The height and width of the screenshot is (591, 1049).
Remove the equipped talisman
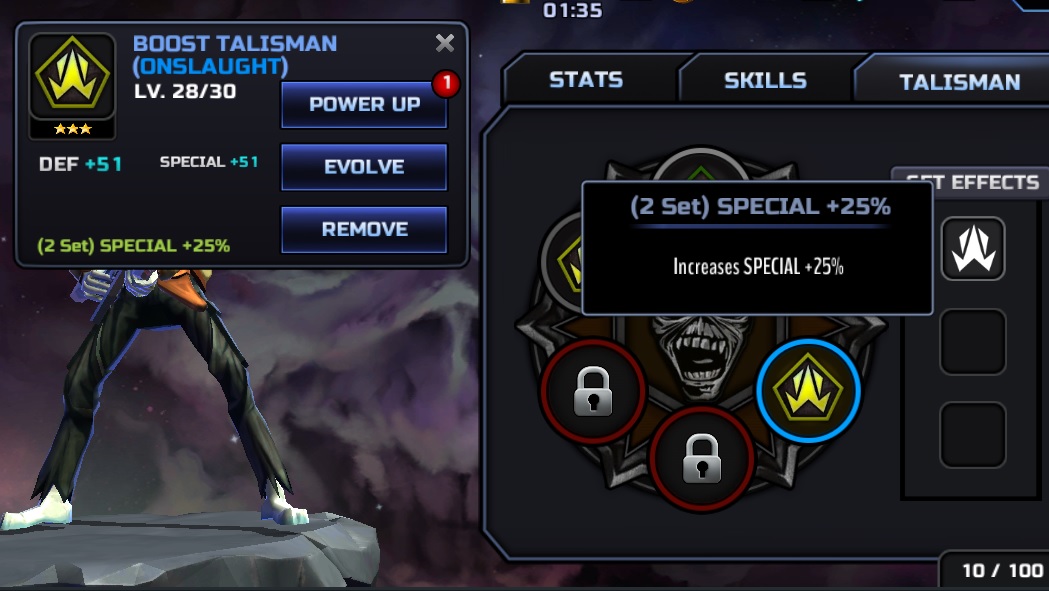click(363, 229)
